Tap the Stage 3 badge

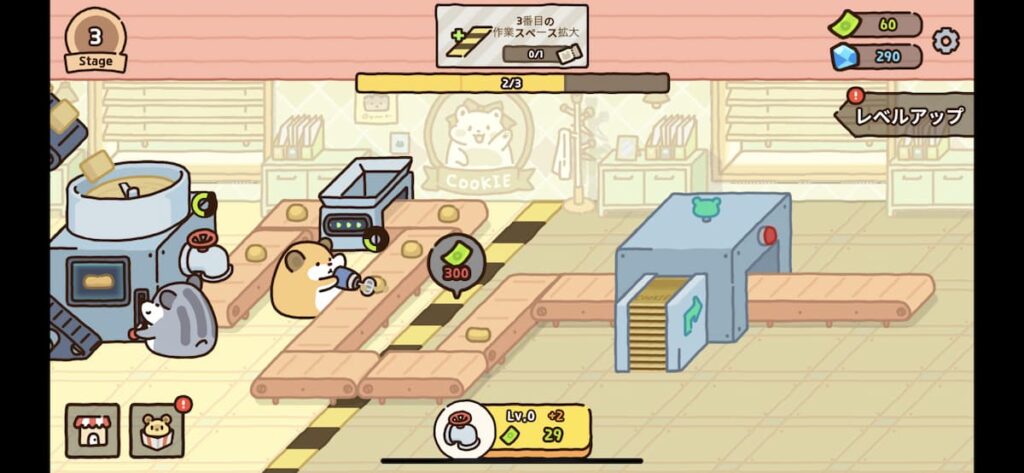96,41
